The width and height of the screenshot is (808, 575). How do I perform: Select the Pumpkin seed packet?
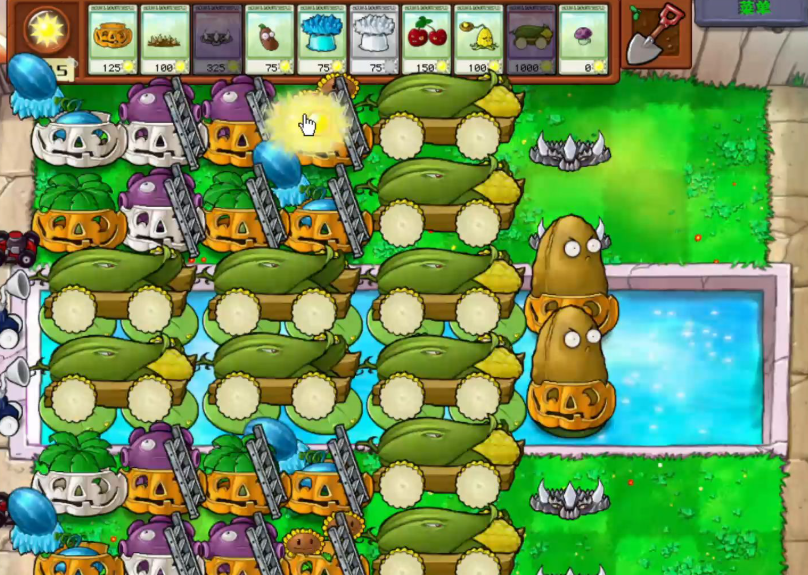point(113,41)
